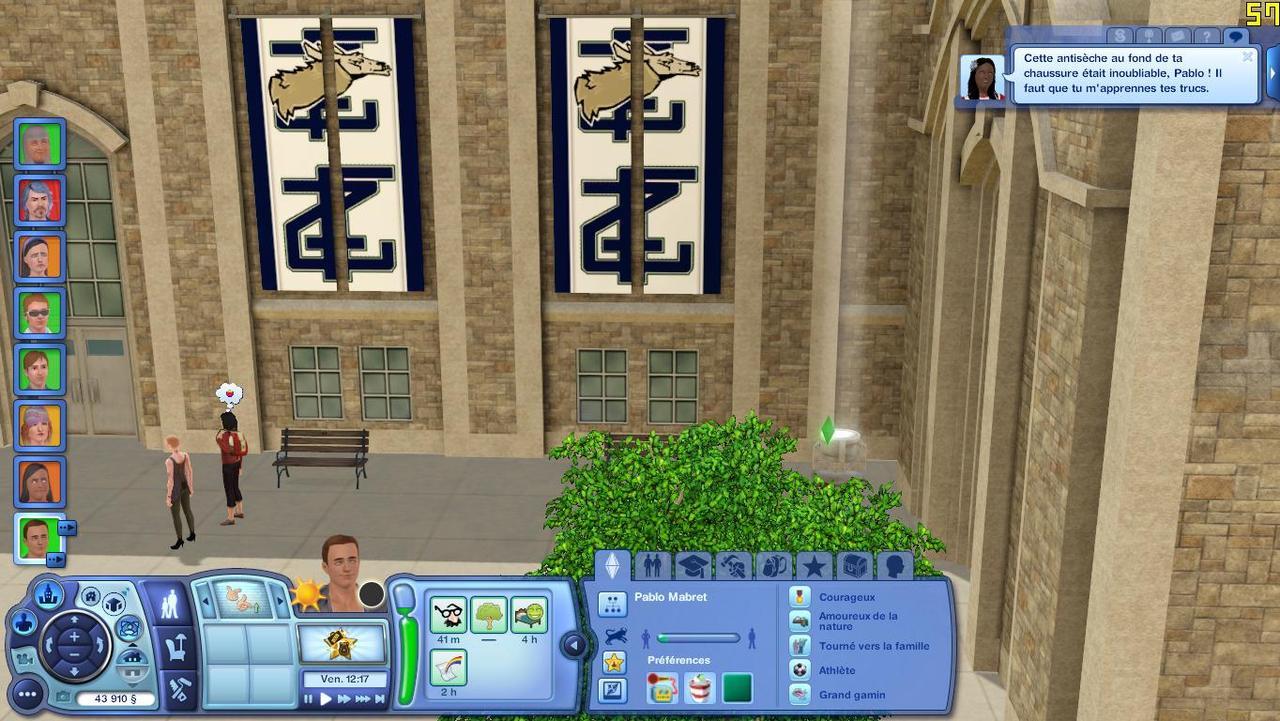Screen dimensions: 1280x721
Task: Click the Courageux trait icon
Action: pyautogui.click(x=799, y=597)
